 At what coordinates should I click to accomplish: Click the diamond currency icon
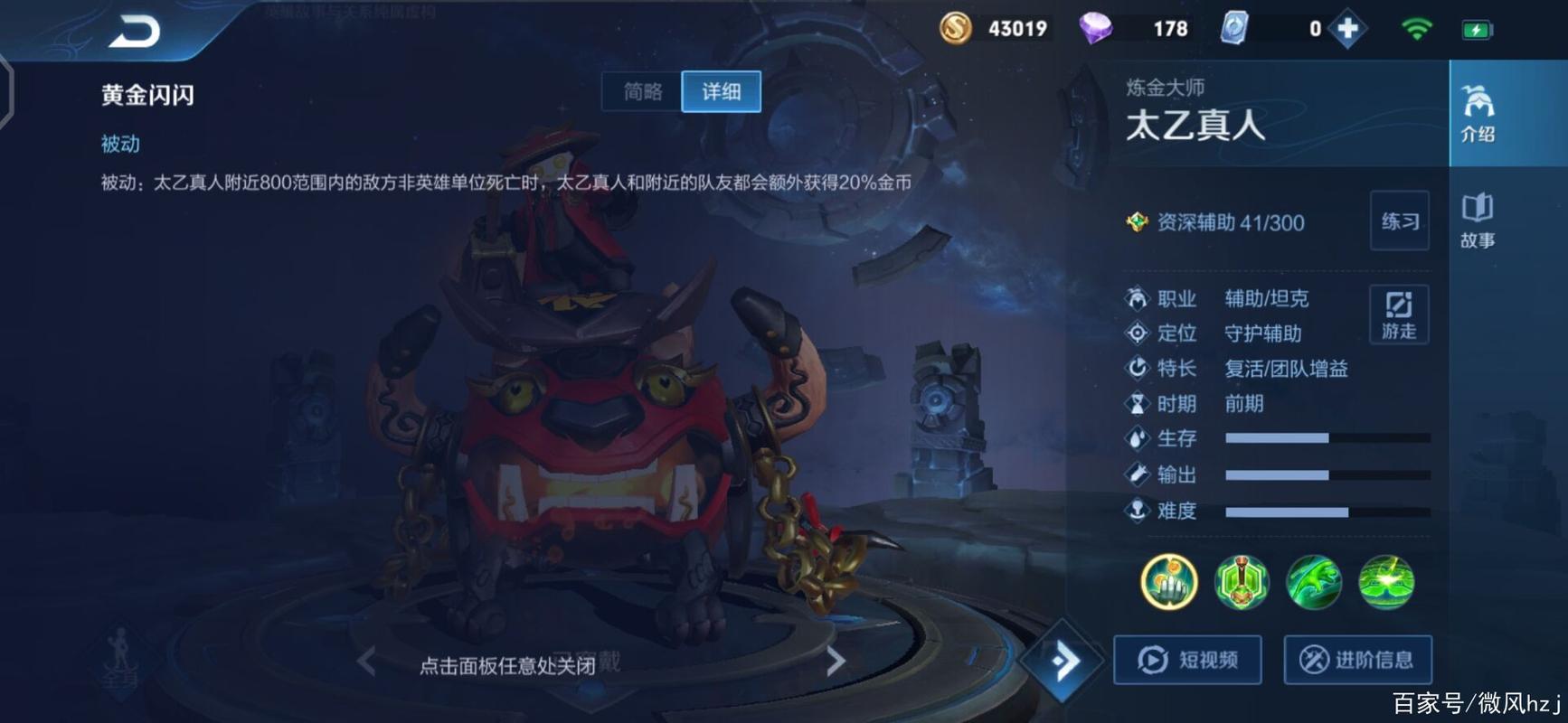pyautogui.click(x=1094, y=28)
